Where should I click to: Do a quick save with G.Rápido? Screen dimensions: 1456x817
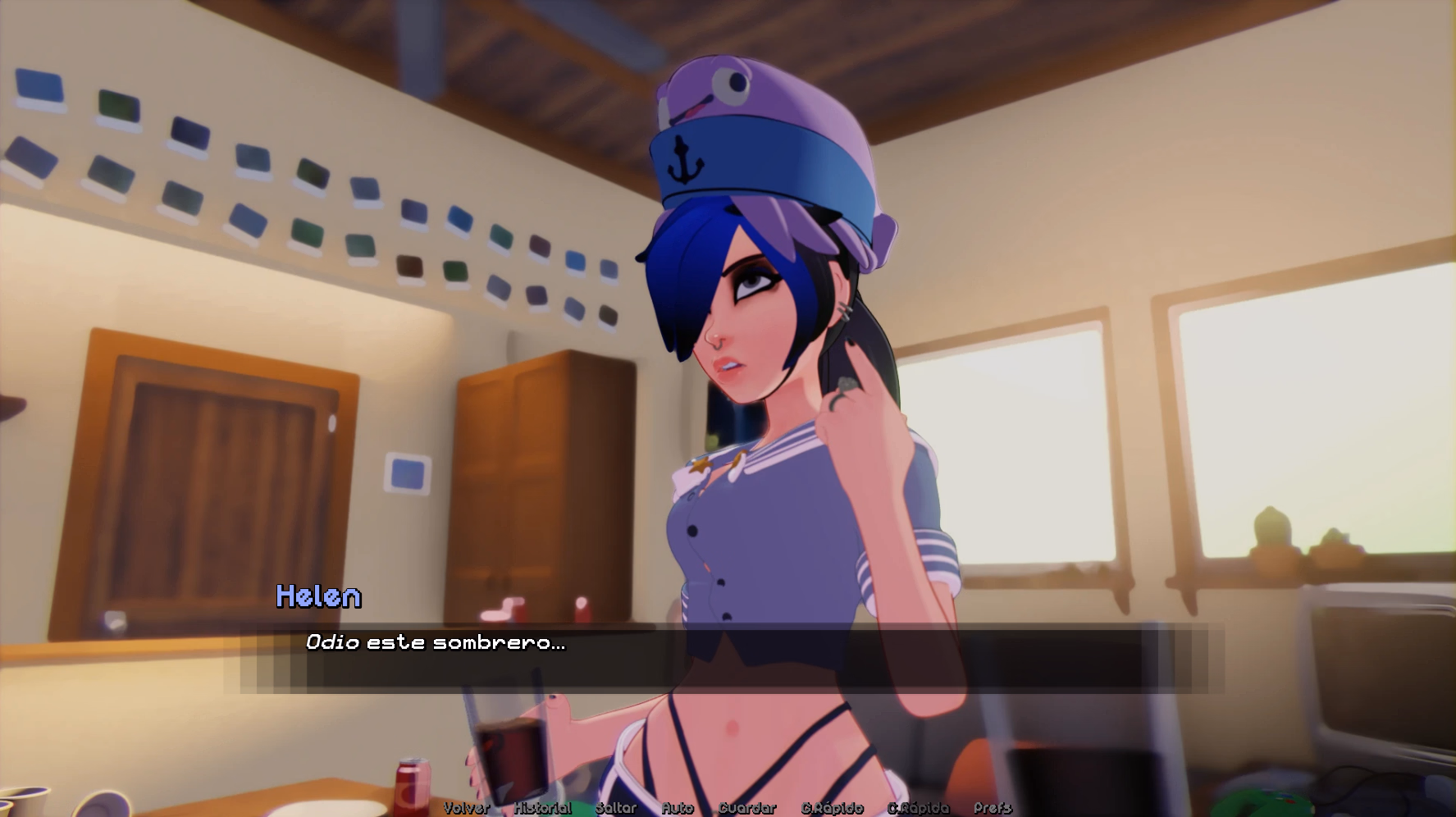click(833, 808)
